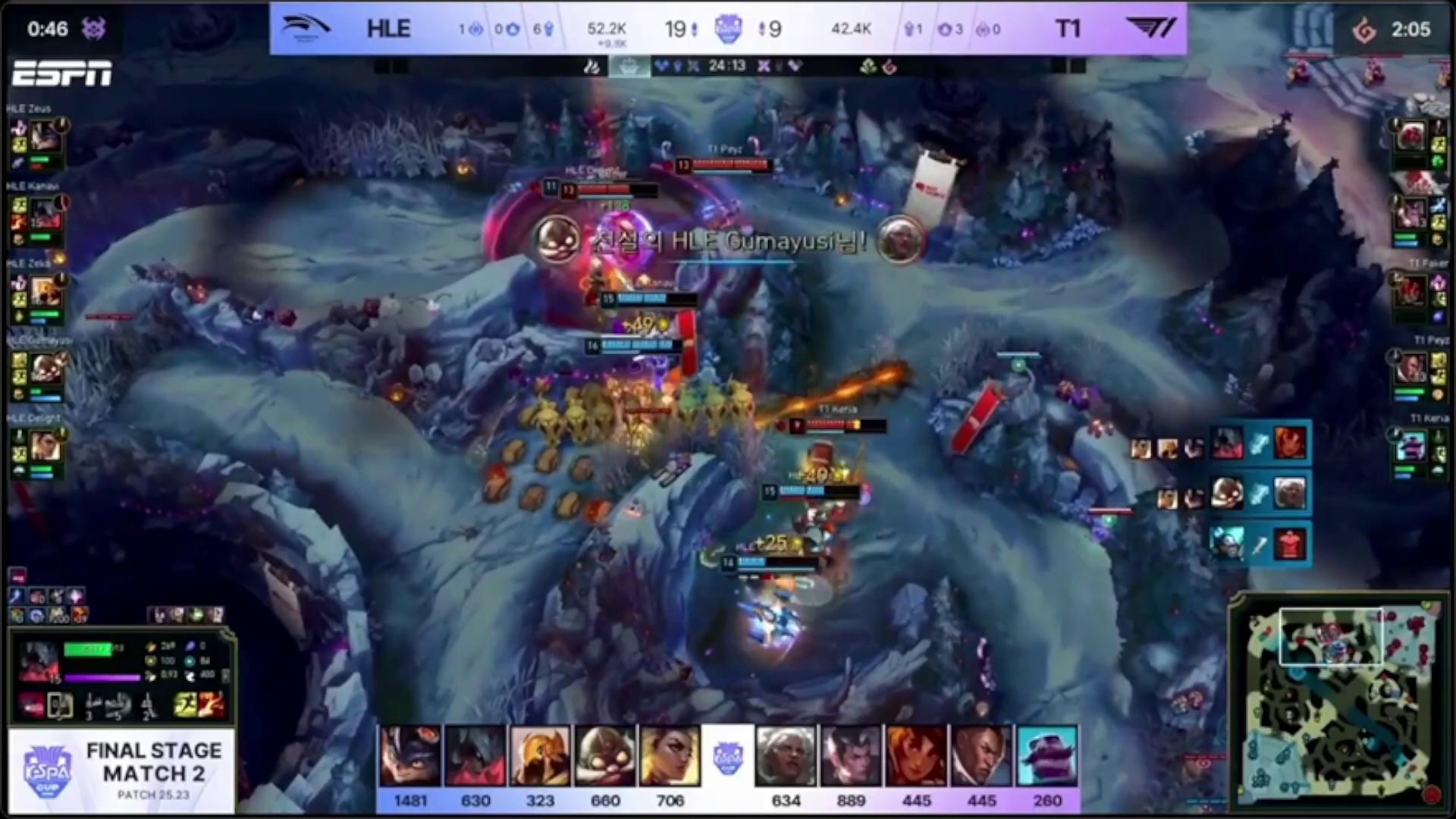1456x819 pixels.
Task: Select the bottom portrait above 706
Action: pos(670,755)
